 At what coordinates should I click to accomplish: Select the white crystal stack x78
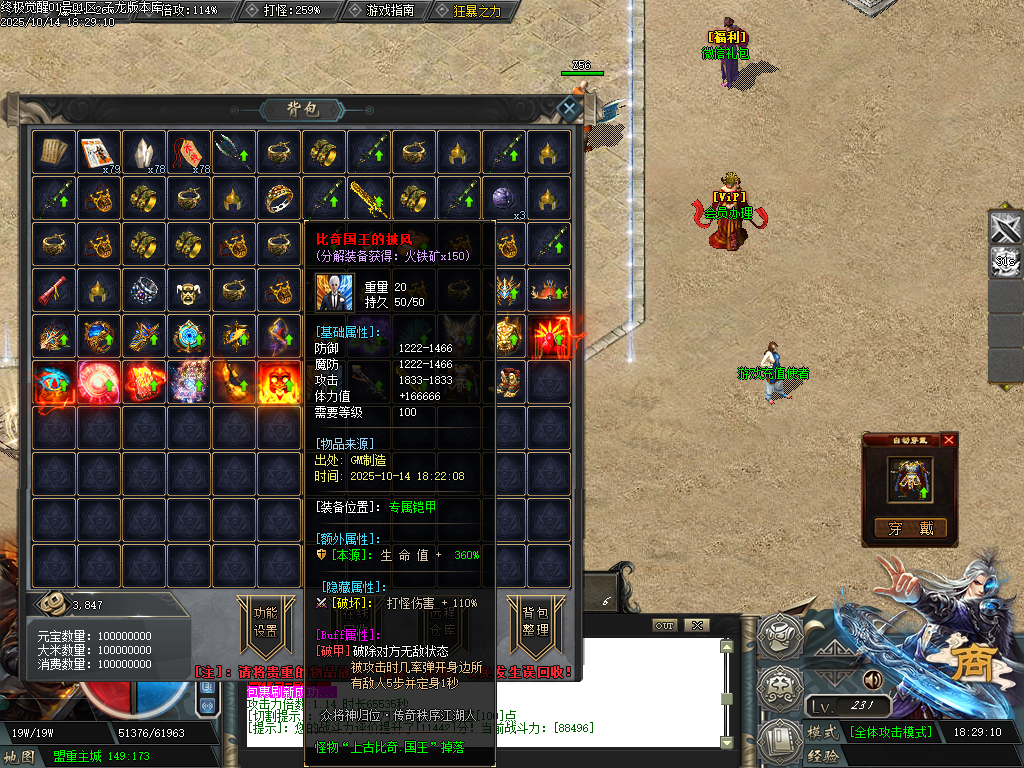(144, 152)
